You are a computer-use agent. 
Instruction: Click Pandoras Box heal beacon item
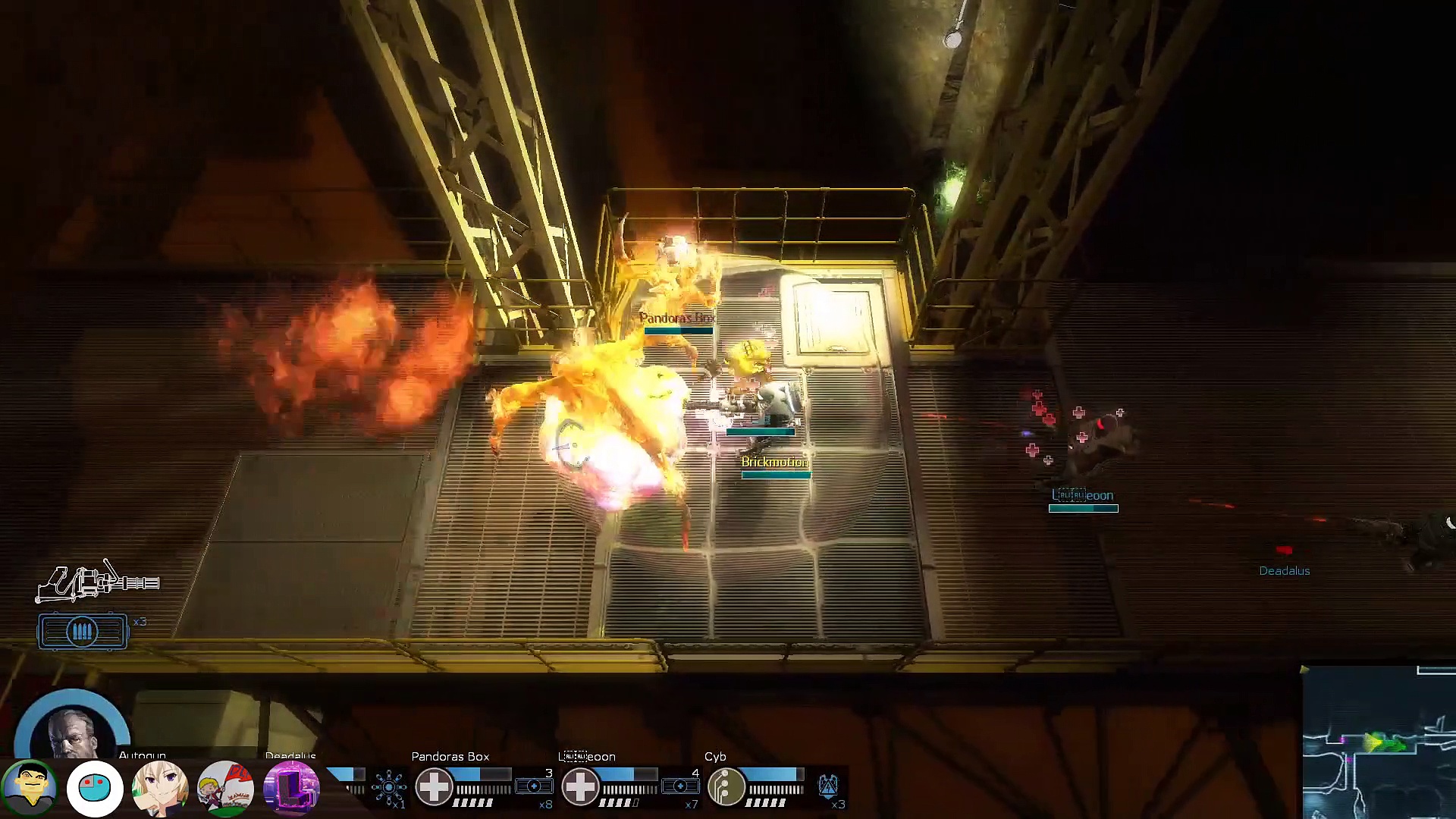click(x=533, y=786)
